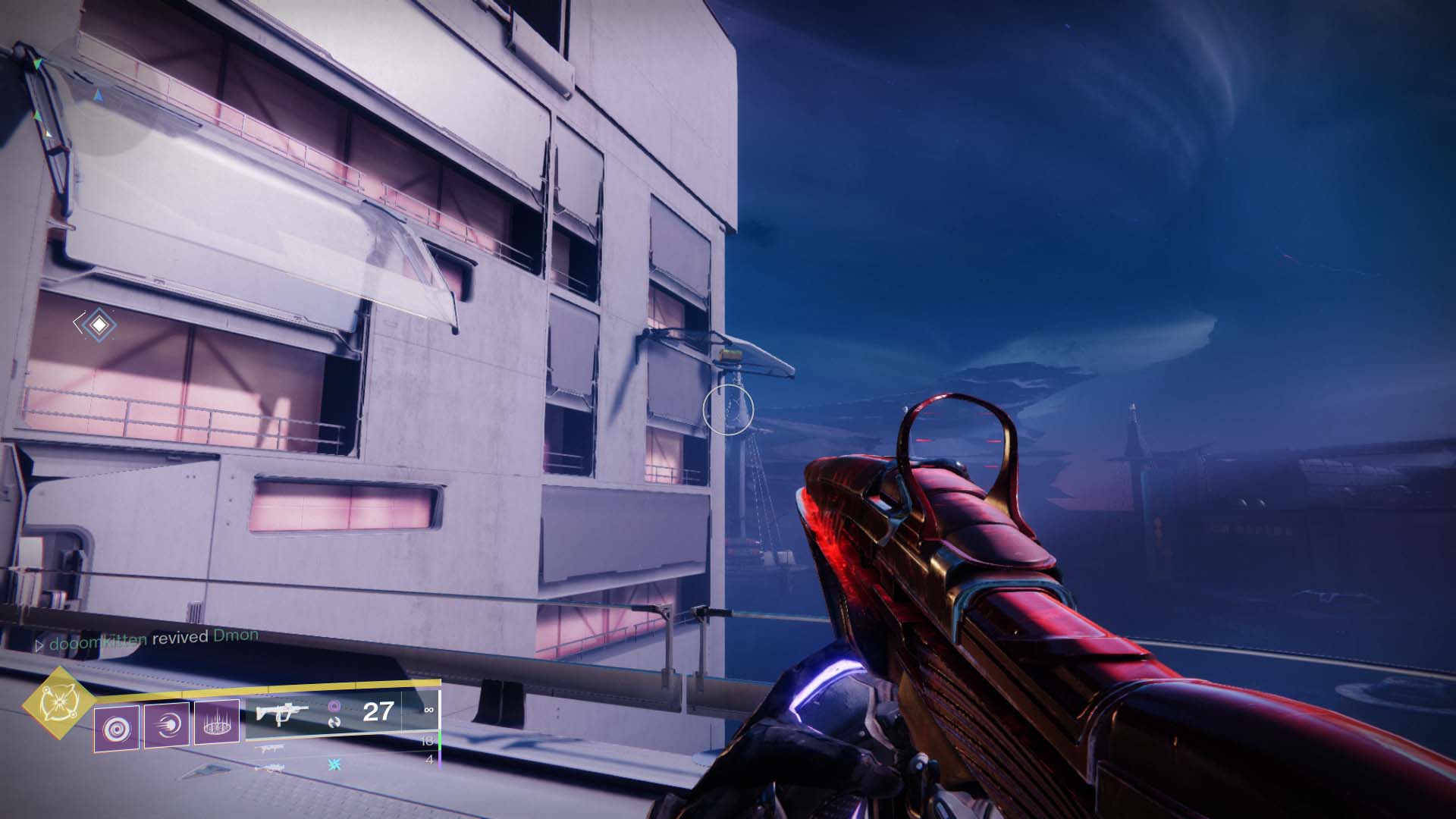Switch to the second stowed weapon icon
The height and width of the screenshot is (819, 1456).
[x=271, y=748]
